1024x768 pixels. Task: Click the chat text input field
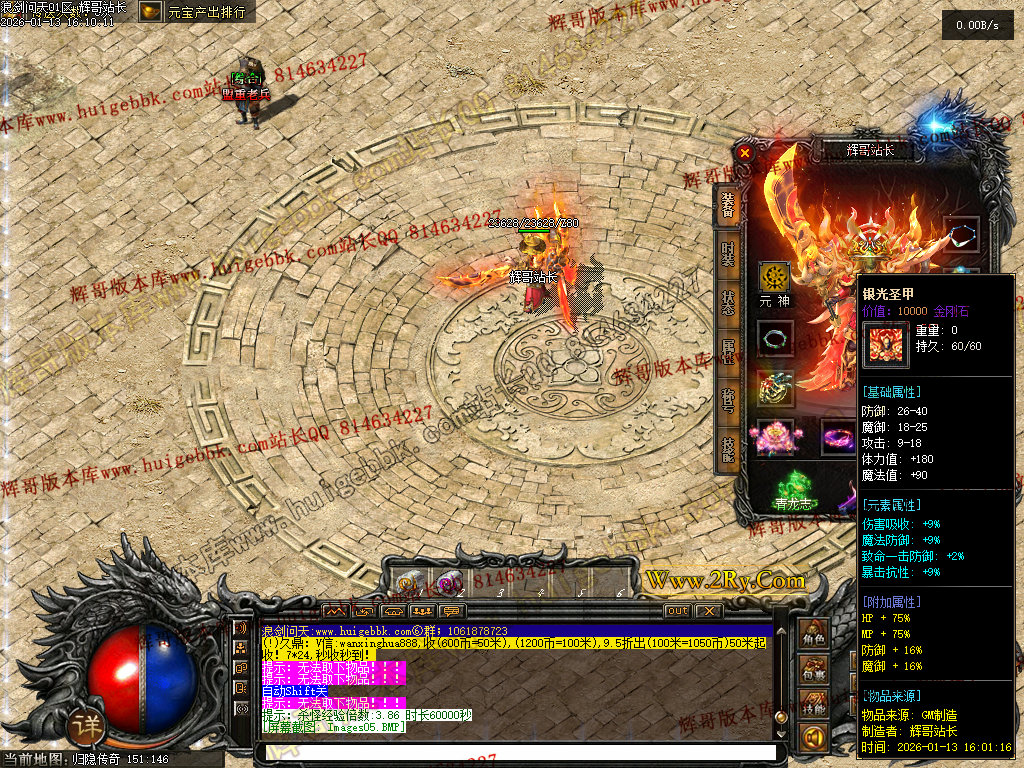click(517, 752)
